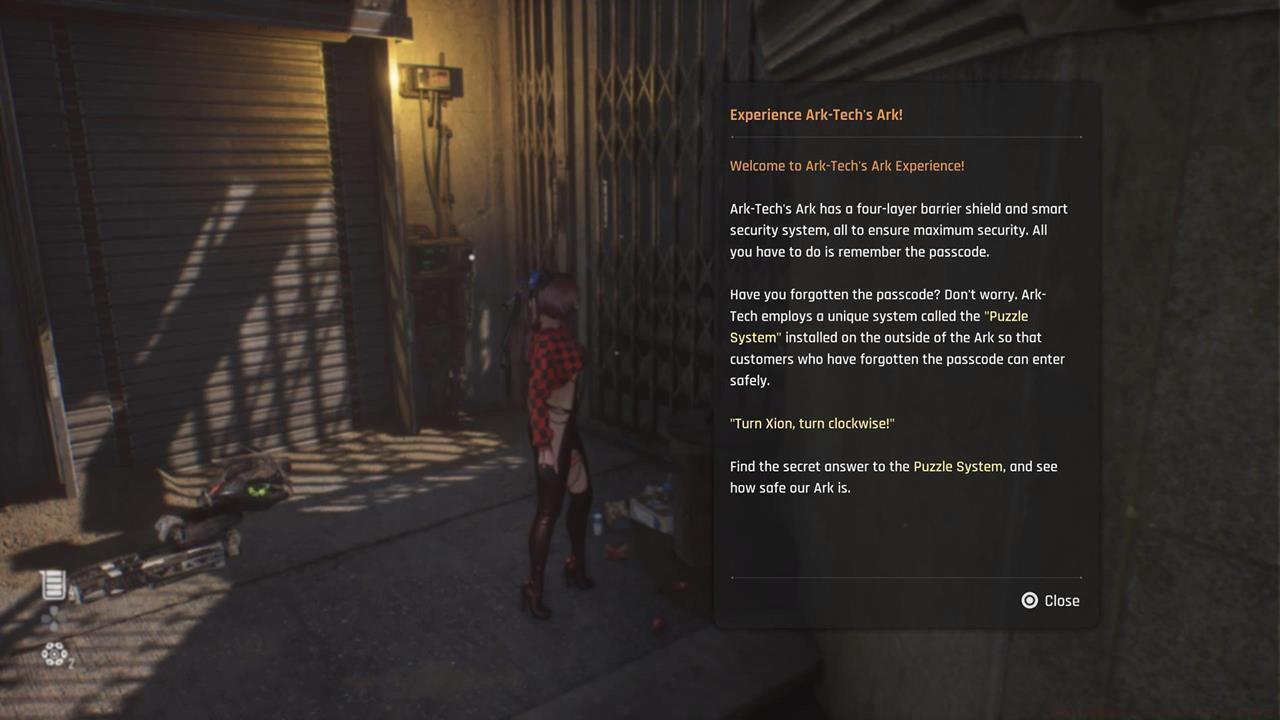Click the target reticle inside the Close prompt
The image size is (1280, 720).
1029,600
